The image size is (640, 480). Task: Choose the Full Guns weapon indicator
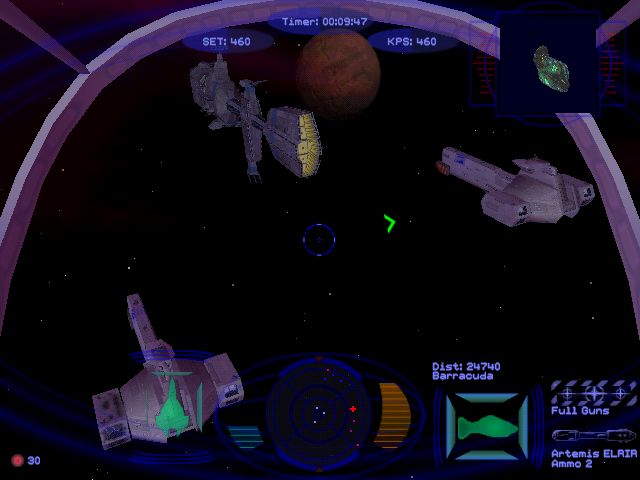coord(594,392)
